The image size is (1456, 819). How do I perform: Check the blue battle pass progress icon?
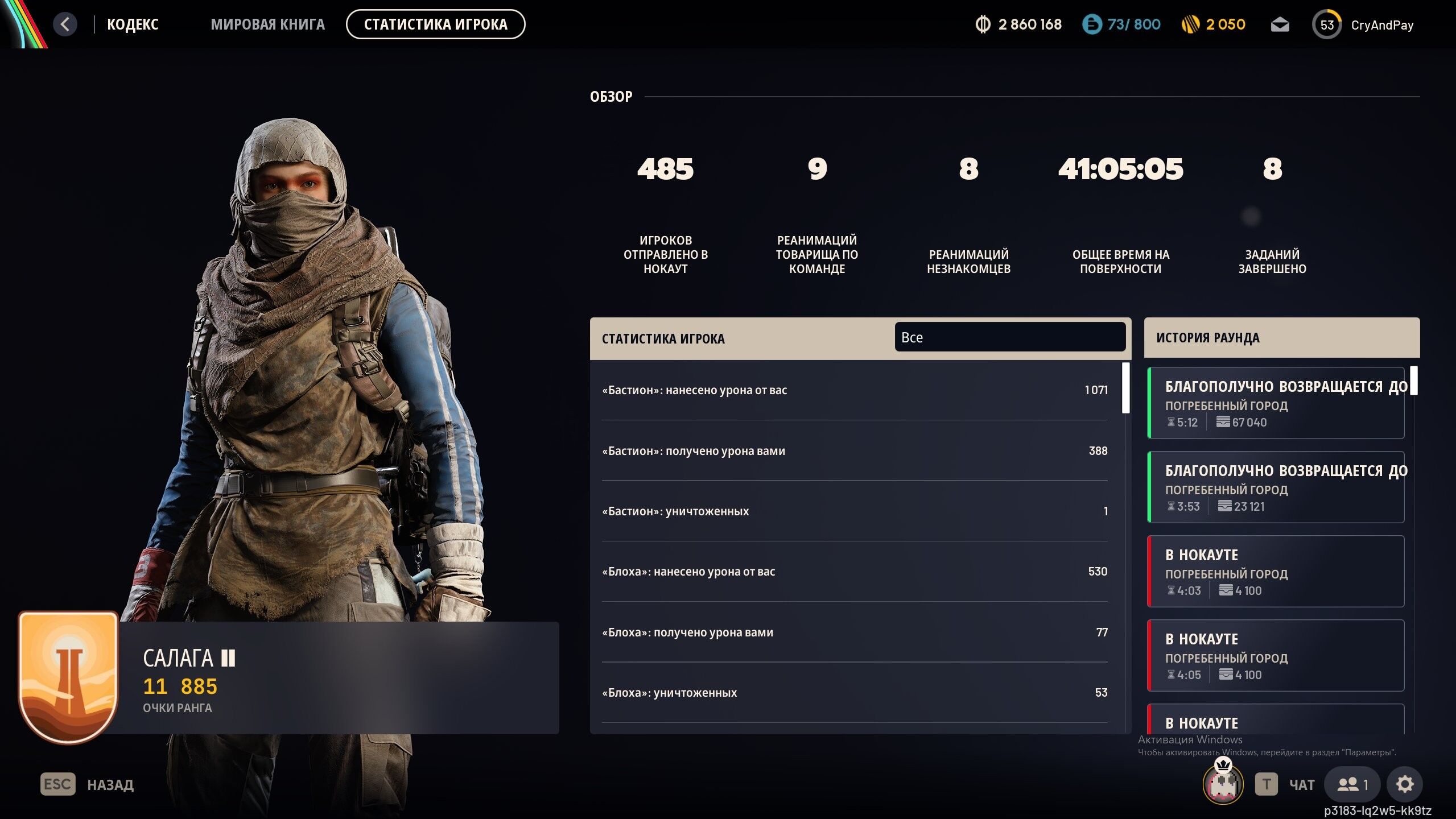[x=1093, y=24]
